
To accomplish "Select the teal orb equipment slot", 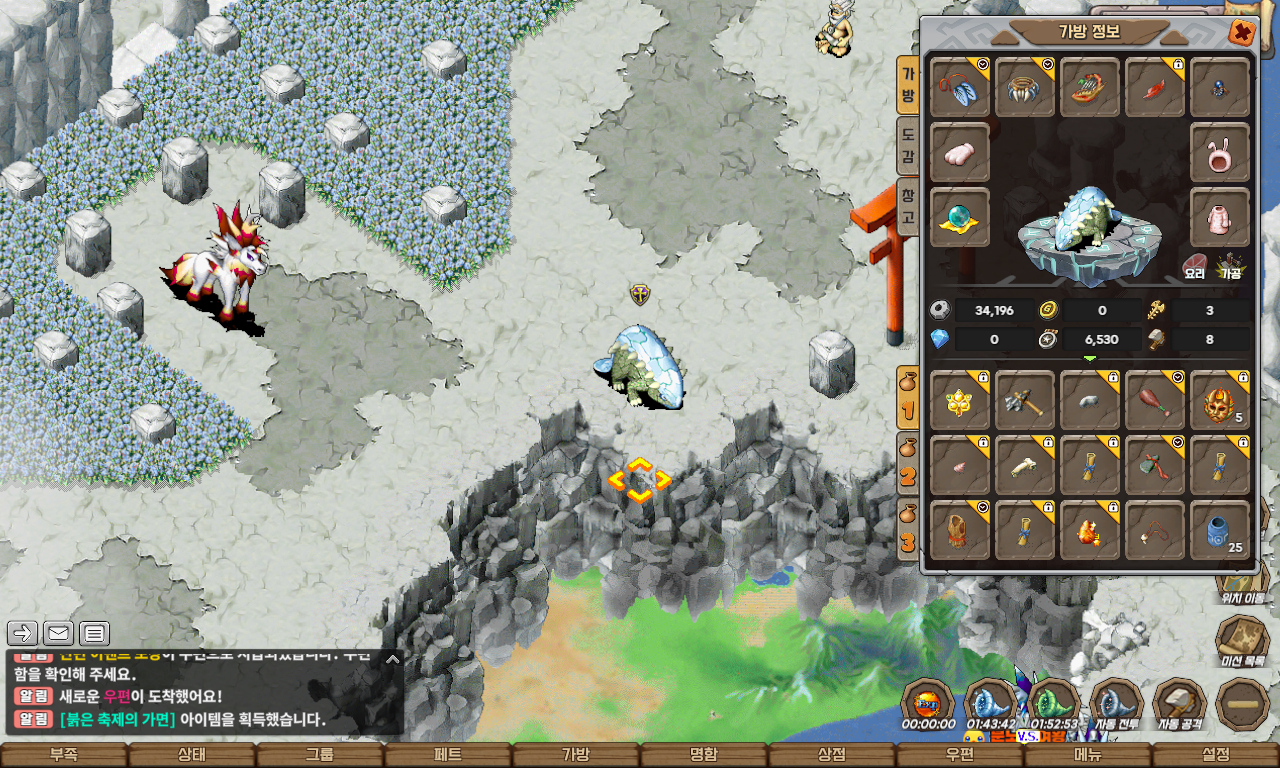I will 960,217.
